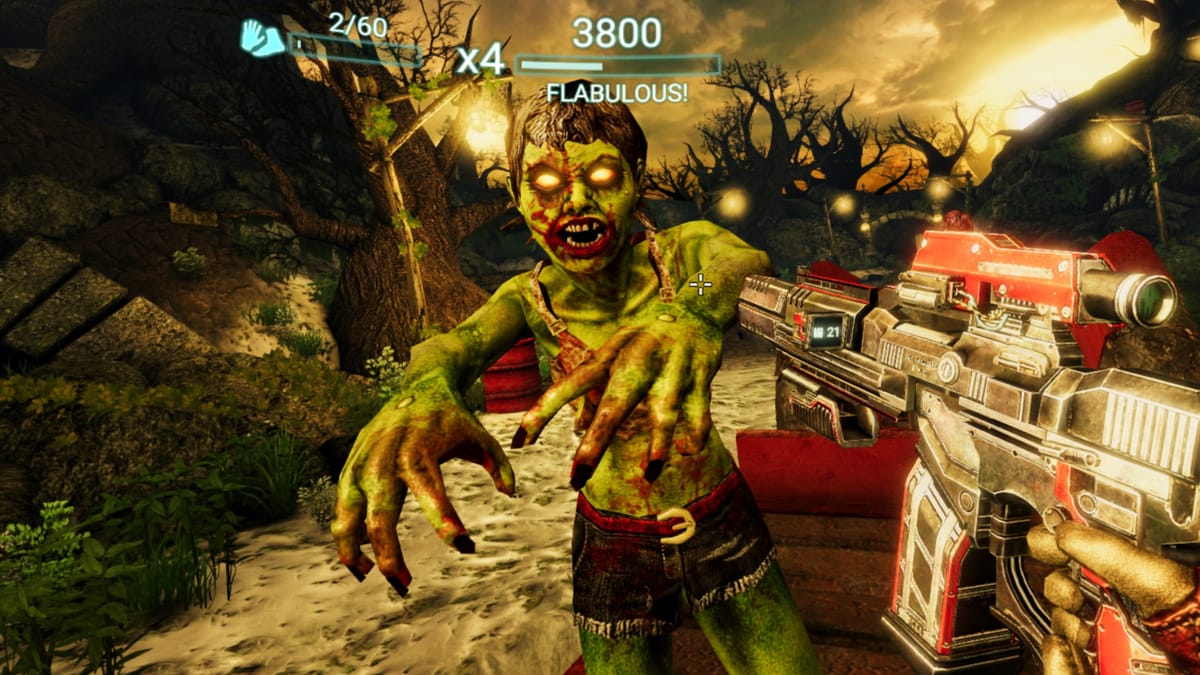This screenshot has width=1200, height=675.
Task: Click the blue slapping hand icon
Action: coord(262,38)
